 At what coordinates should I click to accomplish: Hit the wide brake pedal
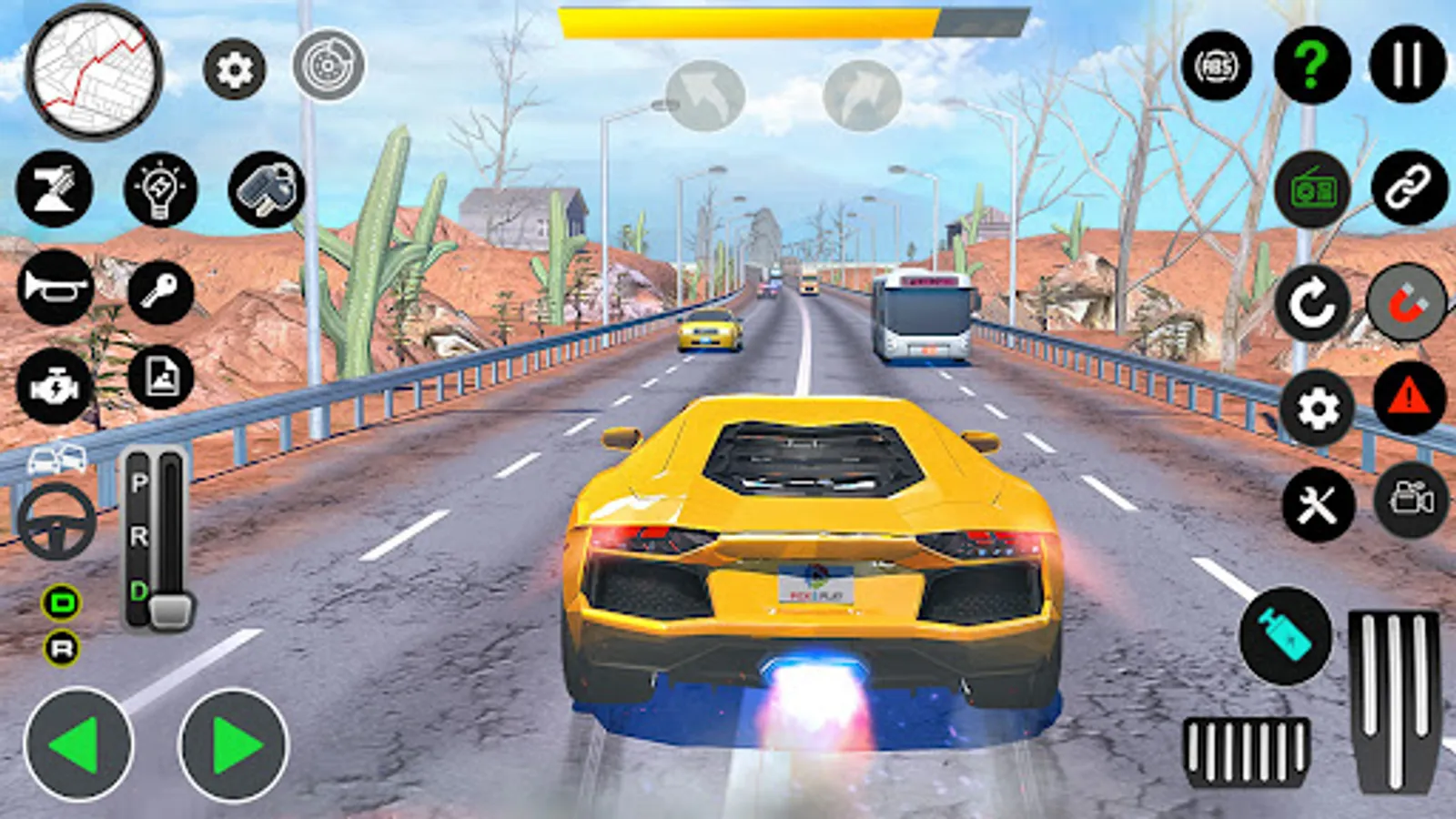(1247, 752)
